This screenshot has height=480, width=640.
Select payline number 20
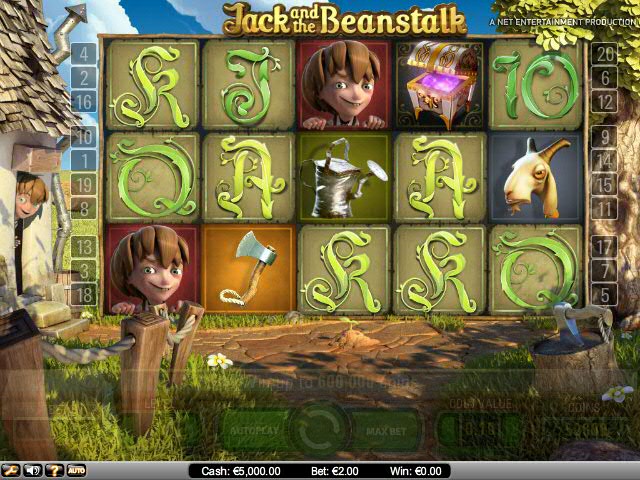pyautogui.click(x=604, y=53)
